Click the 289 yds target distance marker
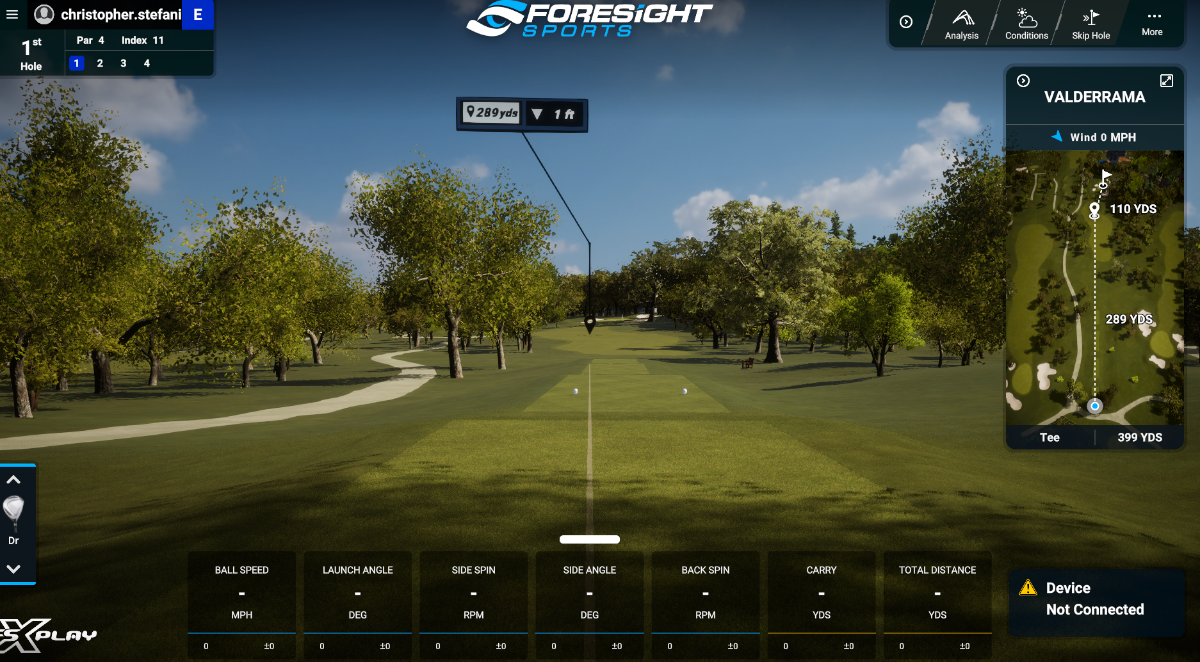The image size is (1200, 662). 492,113
